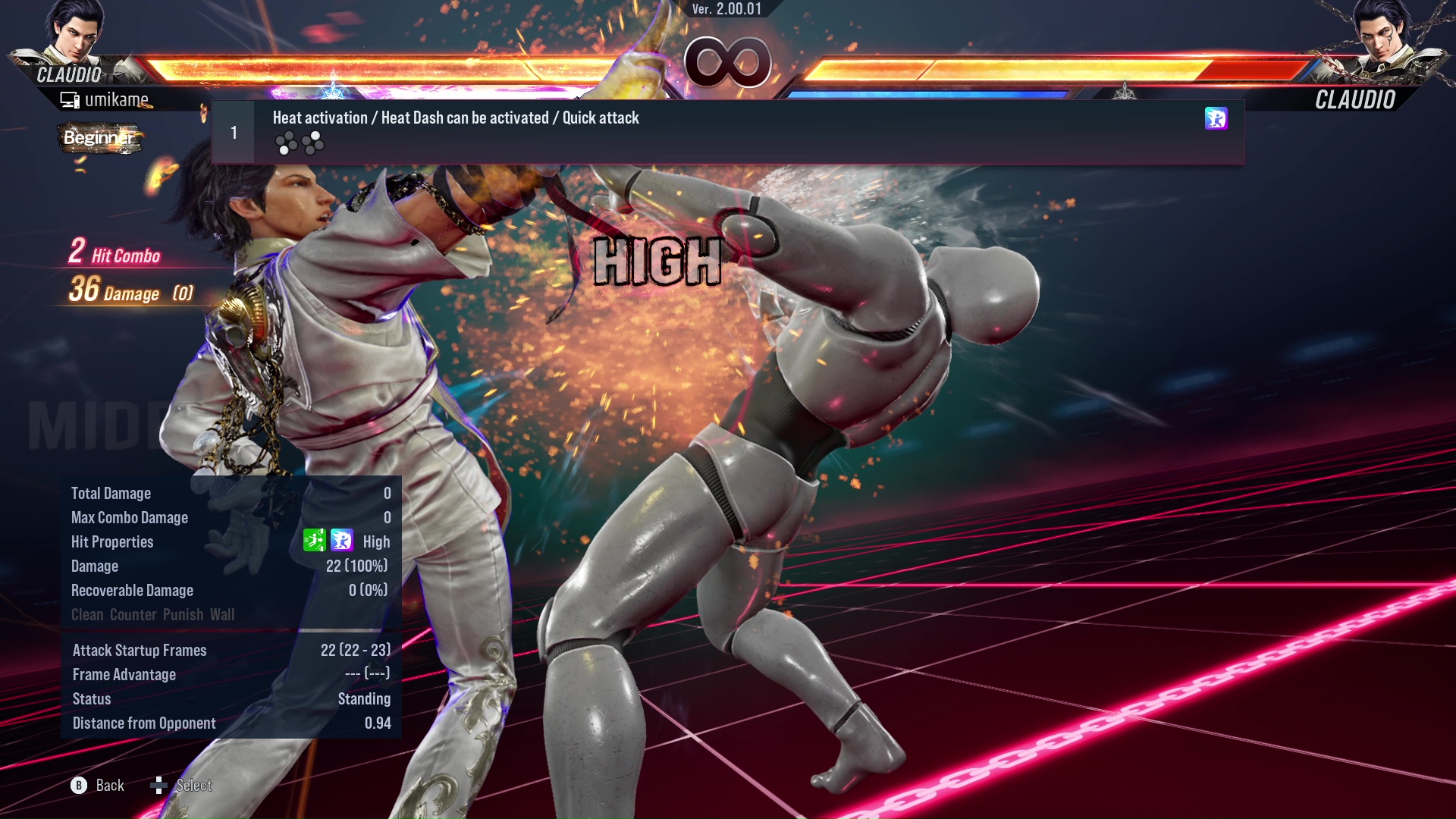This screenshot has height=819, width=1456.
Task: Toggle the Punish indicator
Action: pyautogui.click(x=183, y=615)
